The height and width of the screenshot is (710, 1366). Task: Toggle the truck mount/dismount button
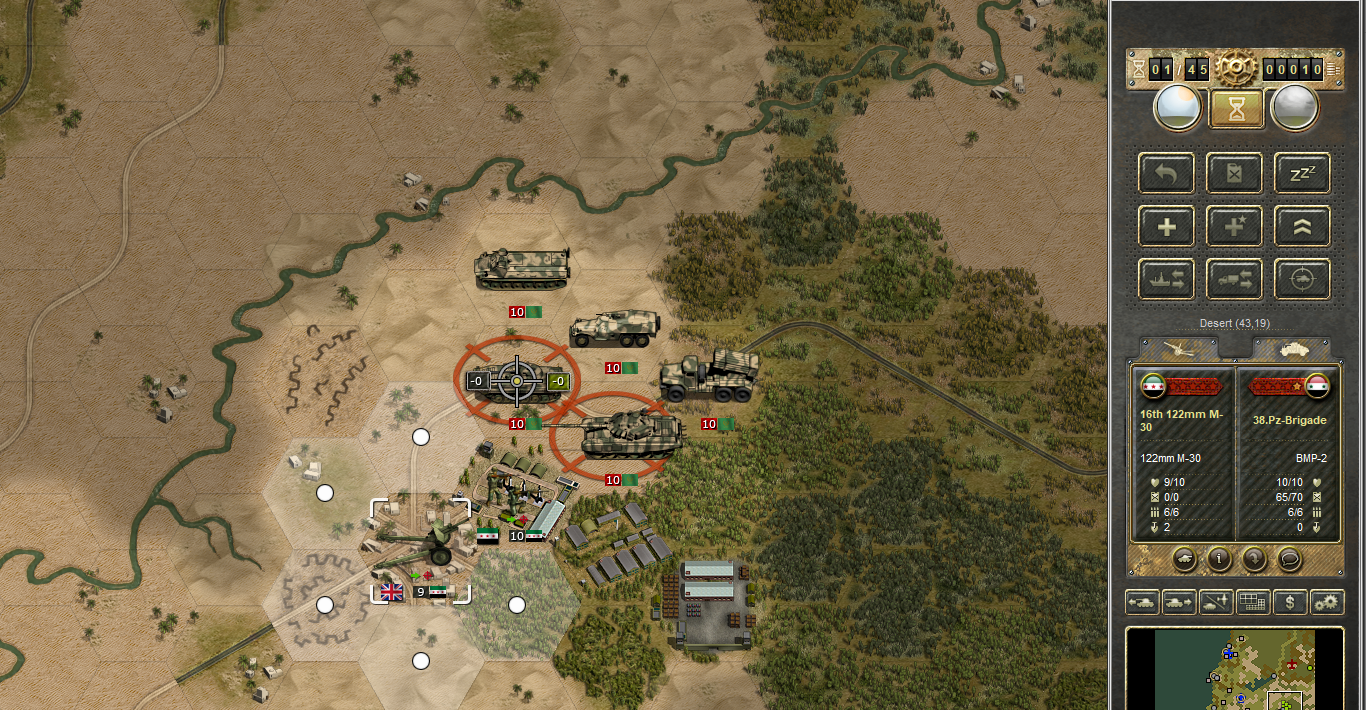tap(1234, 279)
